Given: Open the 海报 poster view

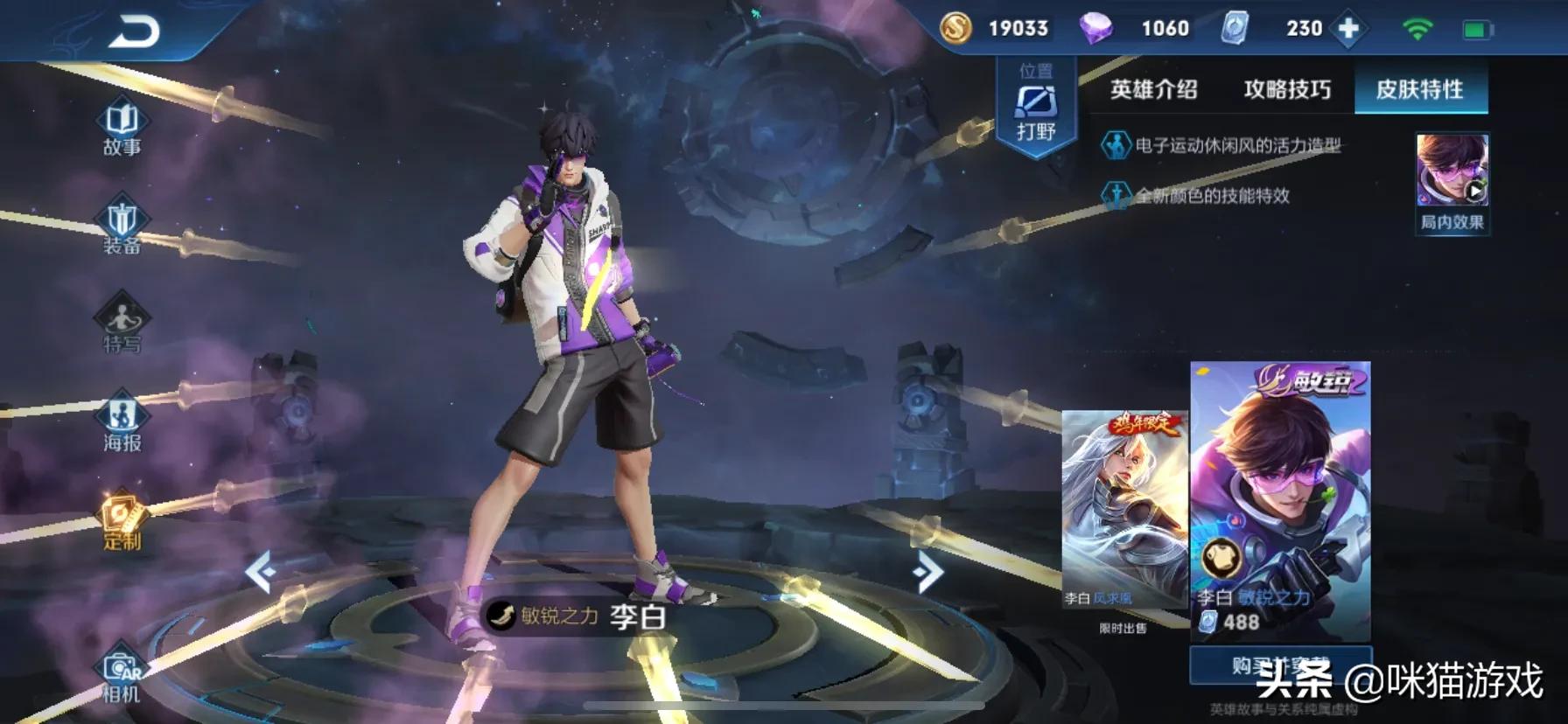Looking at the screenshot, I should tap(122, 424).
